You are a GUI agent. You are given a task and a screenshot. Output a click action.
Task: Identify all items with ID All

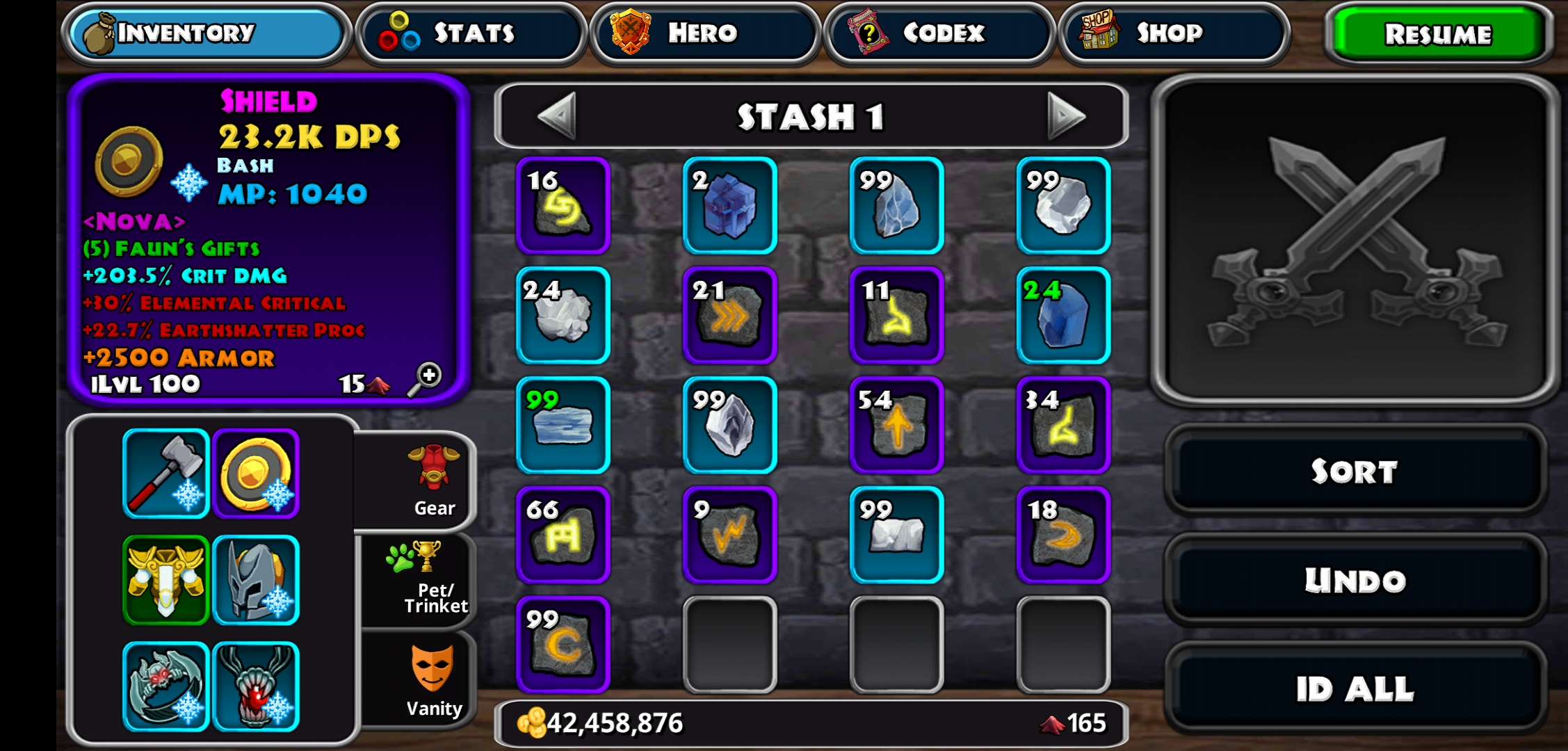pyautogui.click(x=1355, y=689)
